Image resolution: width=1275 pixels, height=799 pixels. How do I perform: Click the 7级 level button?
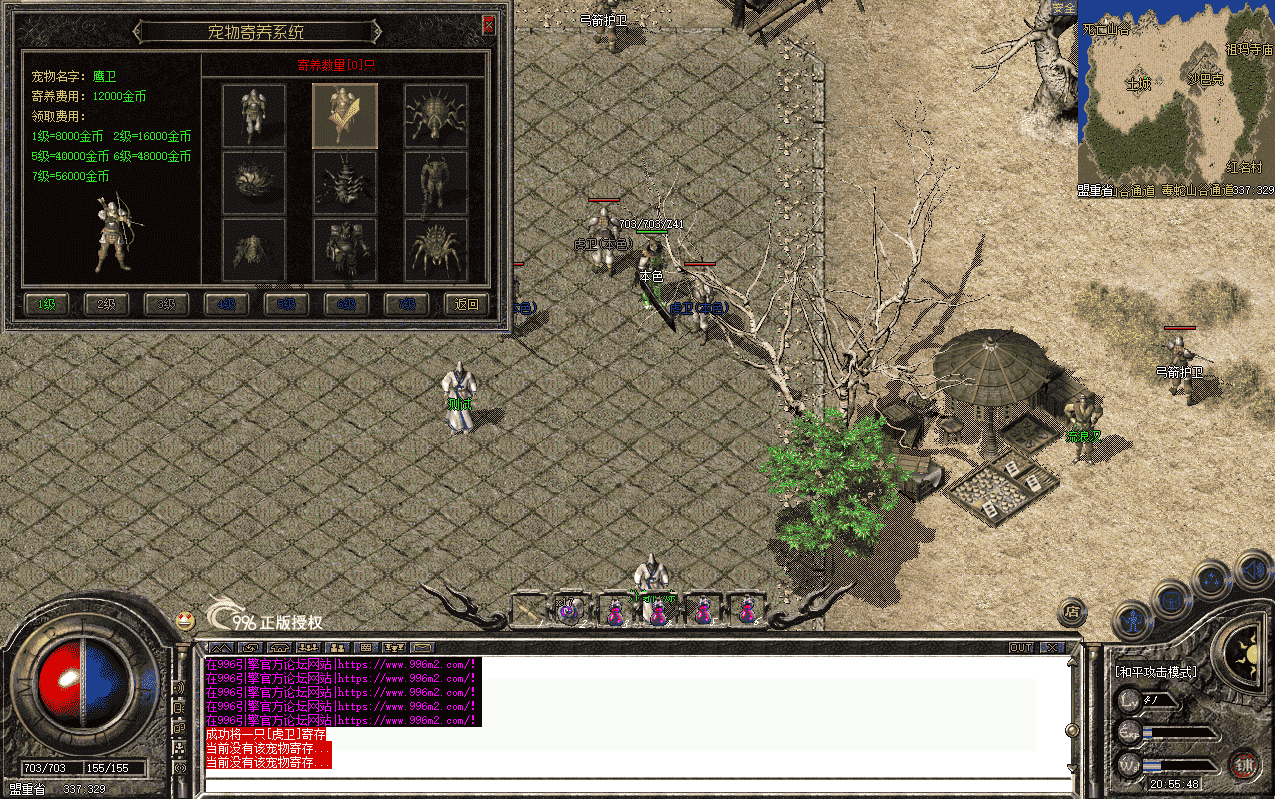pos(406,304)
